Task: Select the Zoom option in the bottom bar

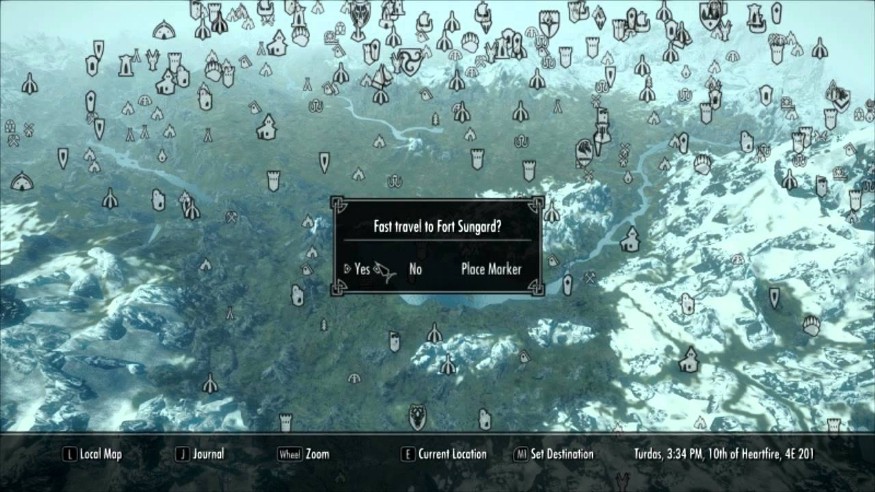Action: [x=317, y=454]
